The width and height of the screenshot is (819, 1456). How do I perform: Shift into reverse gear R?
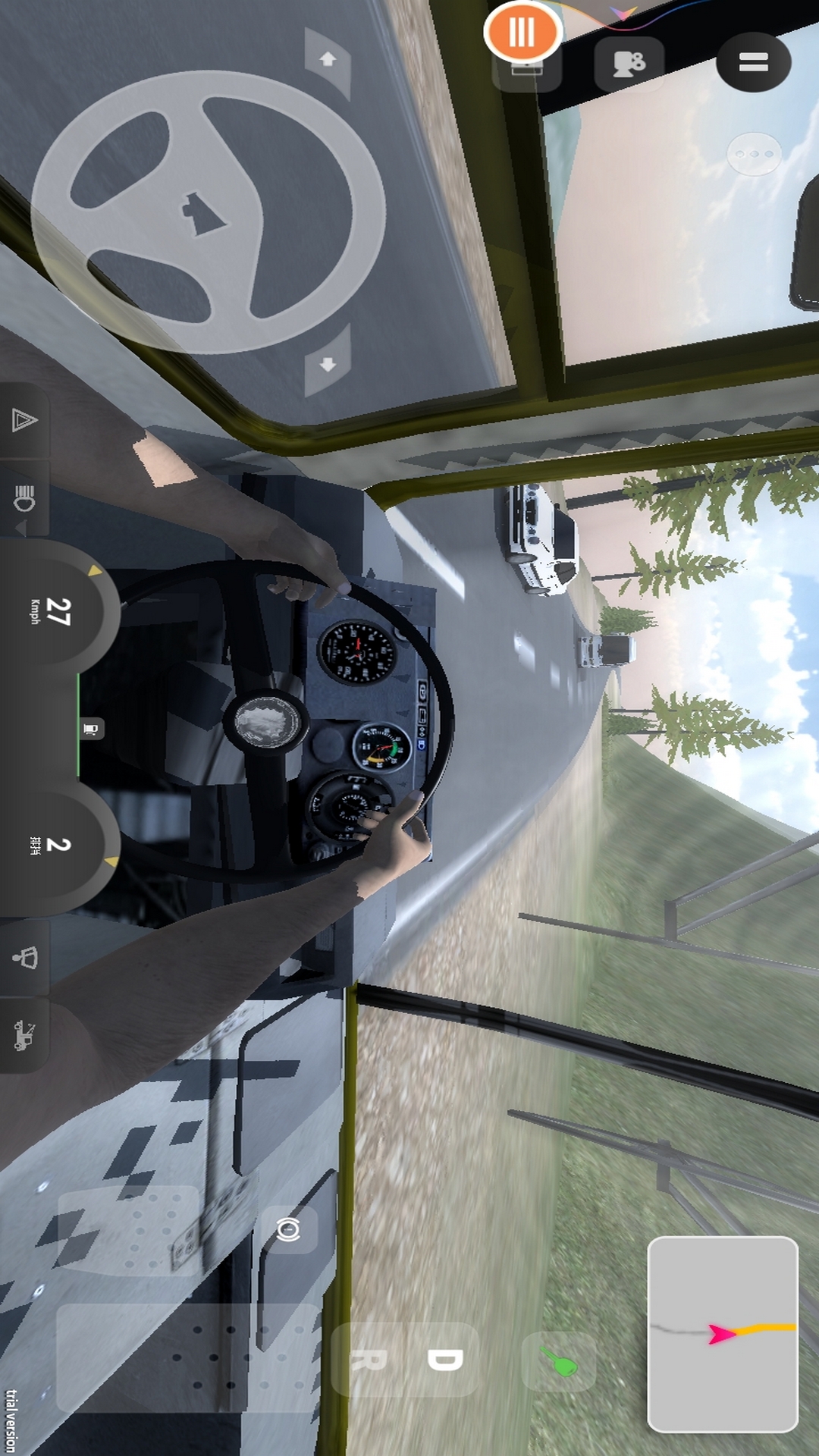(x=369, y=1360)
